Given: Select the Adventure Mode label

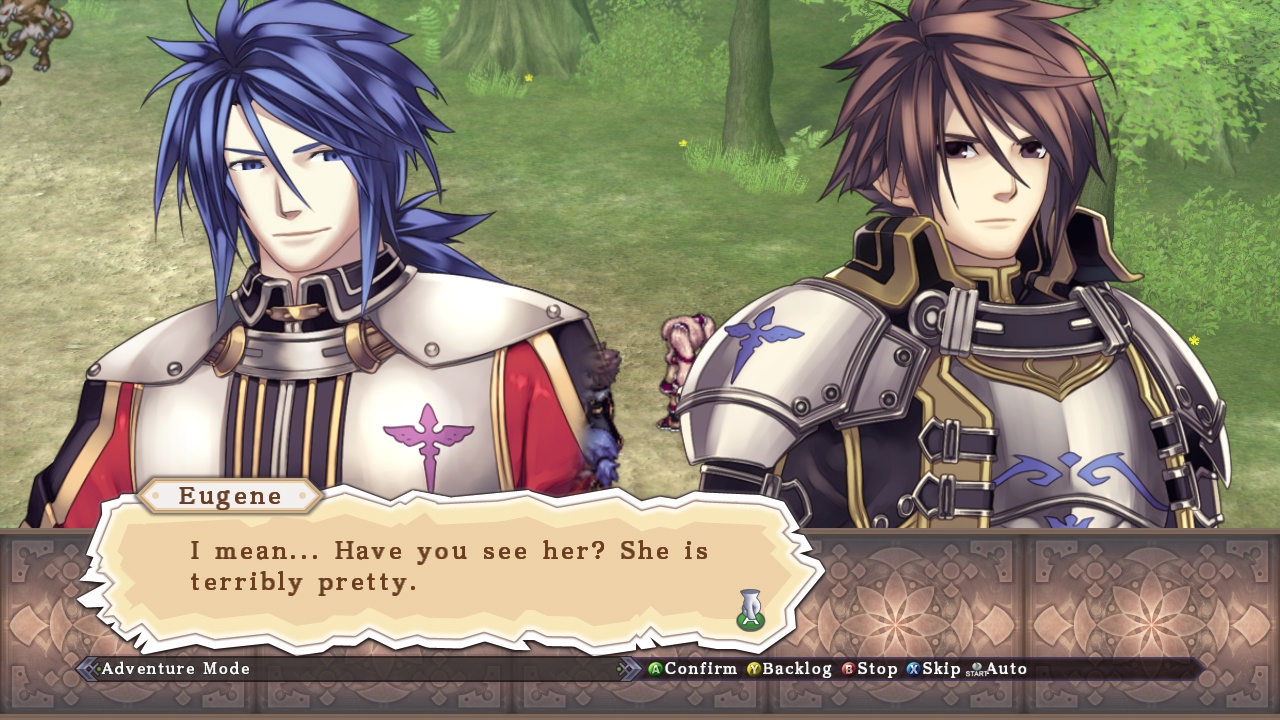Looking at the screenshot, I should [175, 669].
